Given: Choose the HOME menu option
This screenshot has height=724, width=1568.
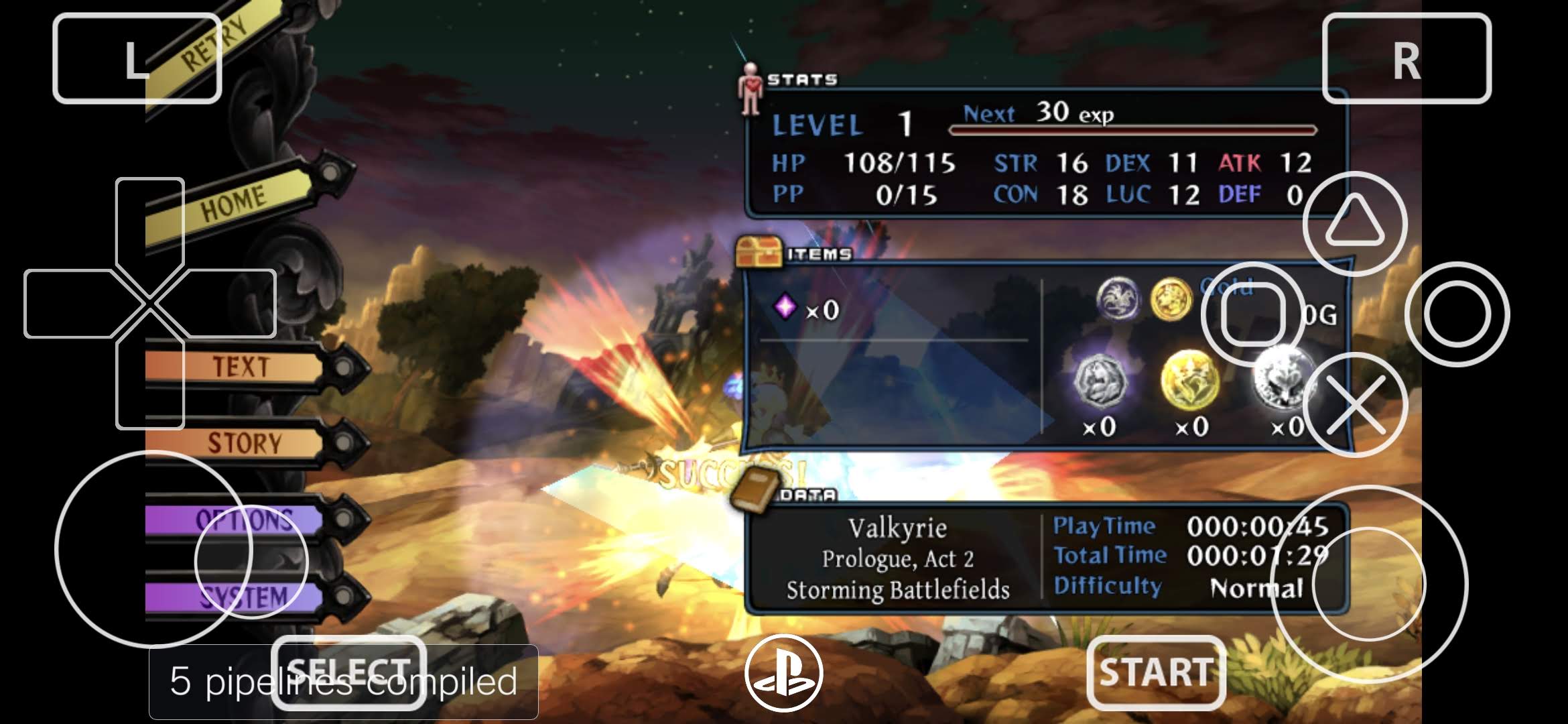Looking at the screenshot, I should 233,203.
